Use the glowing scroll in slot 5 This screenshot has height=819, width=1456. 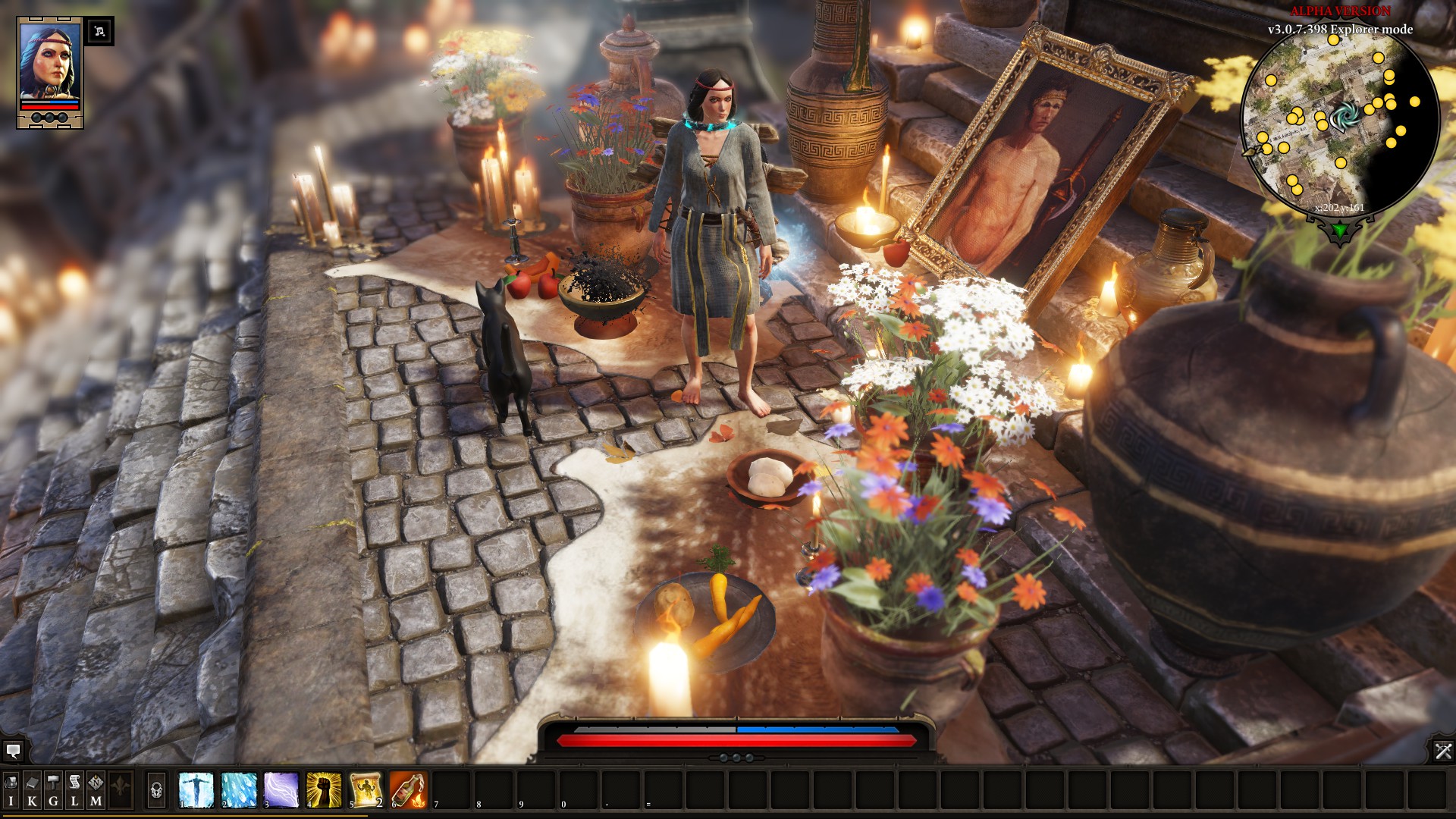click(x=366, y=790)
